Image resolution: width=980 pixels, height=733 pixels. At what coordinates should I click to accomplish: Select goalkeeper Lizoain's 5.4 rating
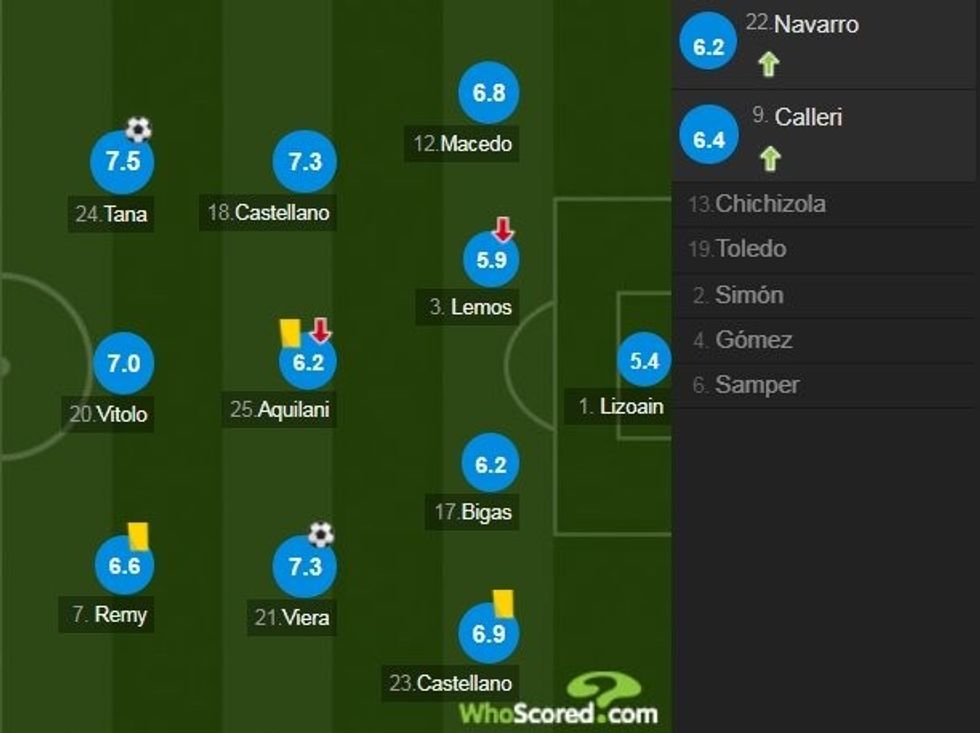point(644,360)
